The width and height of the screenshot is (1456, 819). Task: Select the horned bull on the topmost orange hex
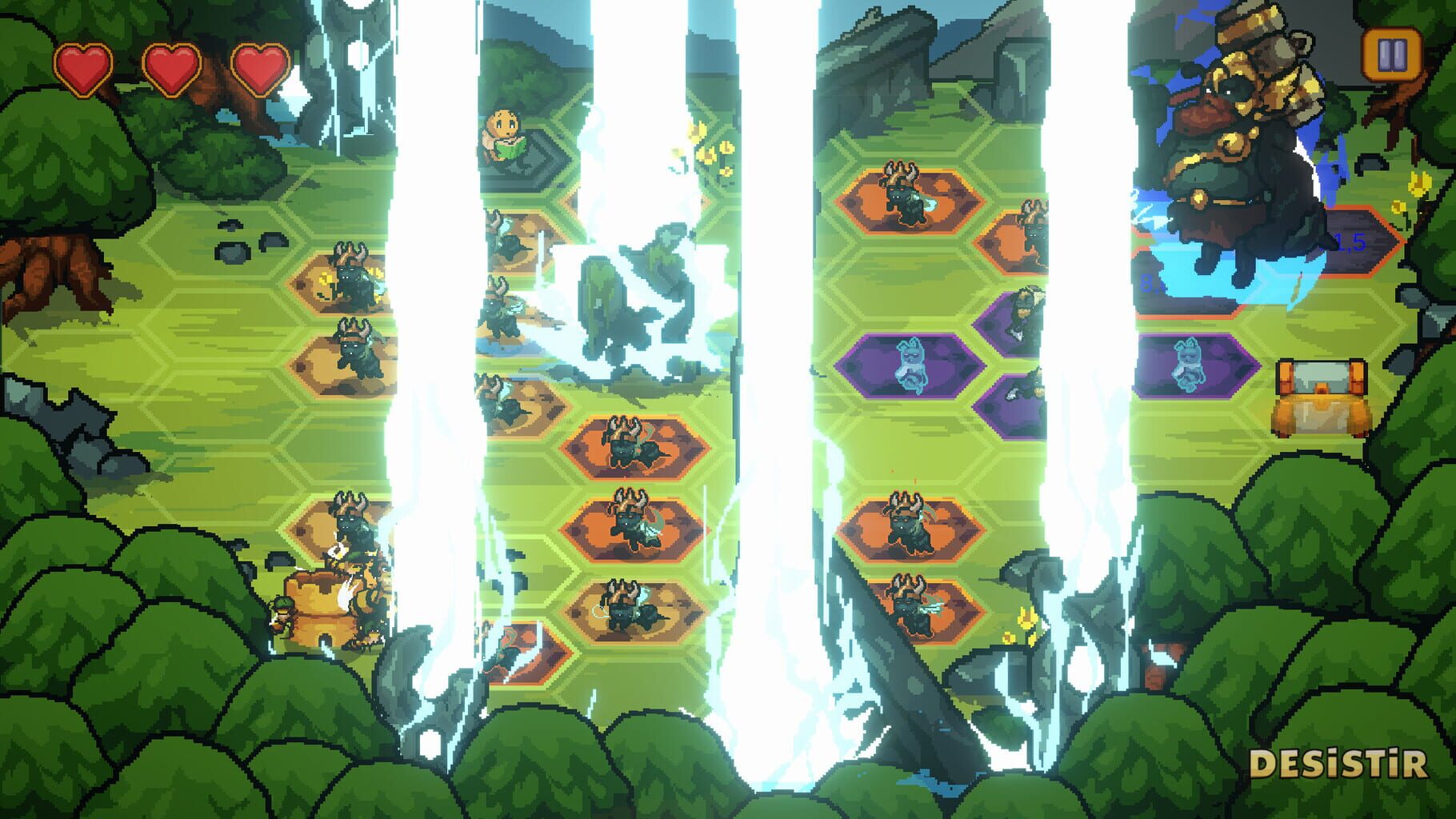click(x=904, y=196)
